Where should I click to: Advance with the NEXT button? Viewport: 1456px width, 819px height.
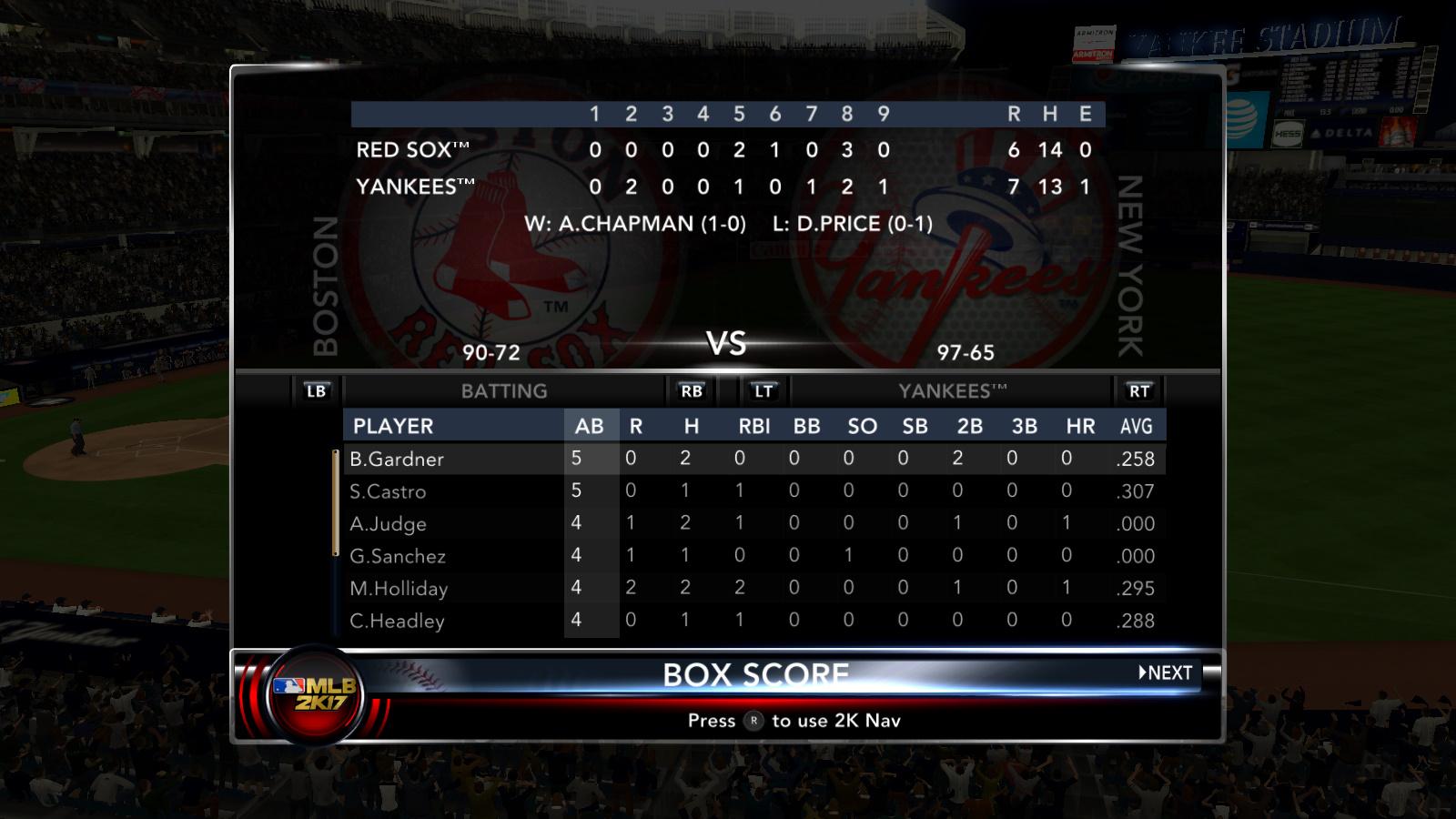coord(1166,672)
